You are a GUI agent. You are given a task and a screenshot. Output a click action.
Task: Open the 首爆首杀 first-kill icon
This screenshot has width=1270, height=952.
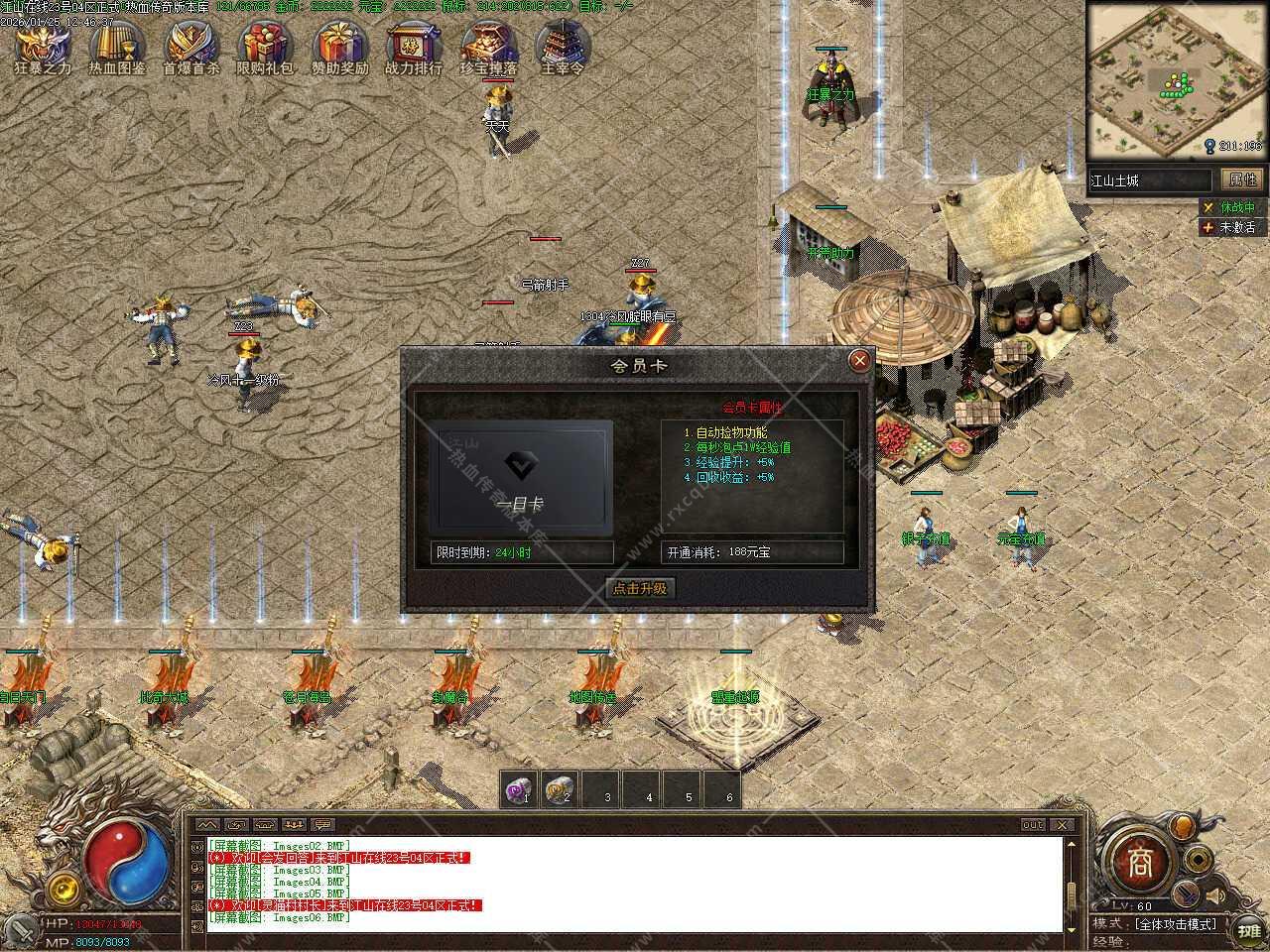pyautogui.click(x=191, y=46)
